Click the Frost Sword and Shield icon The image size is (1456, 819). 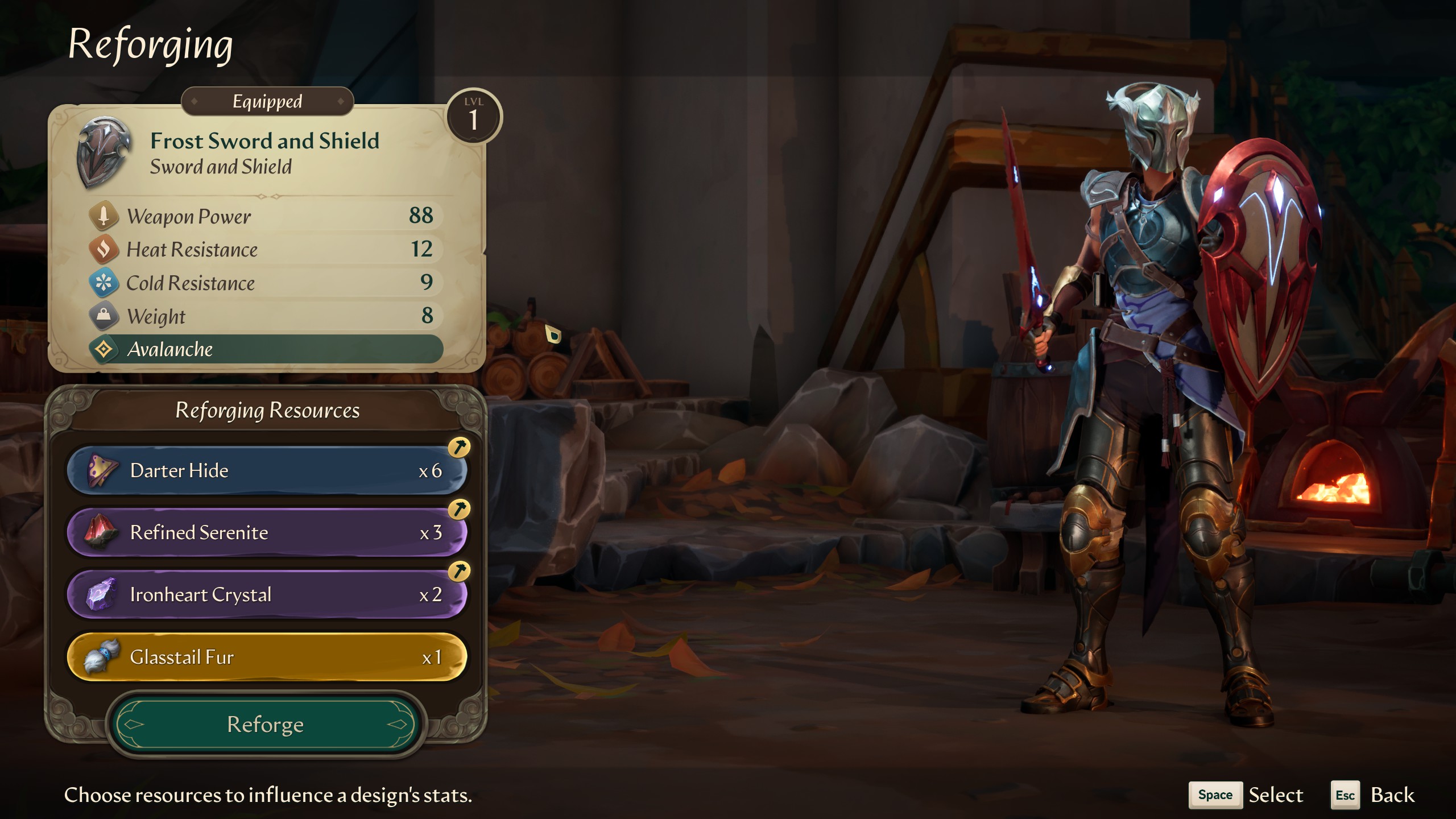(x=104, y=152)
